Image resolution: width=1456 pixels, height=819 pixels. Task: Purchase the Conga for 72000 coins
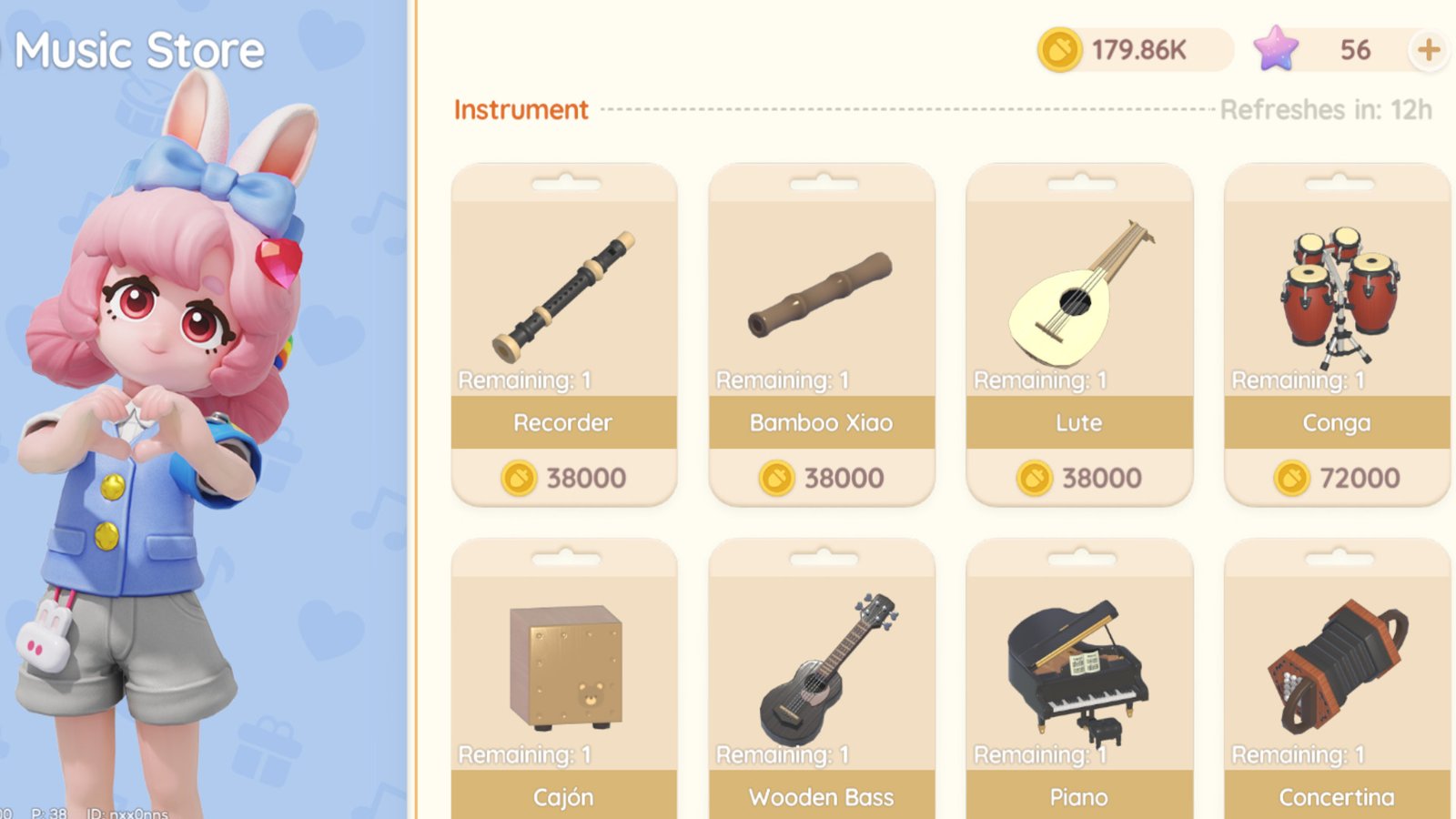(1336, 477)
